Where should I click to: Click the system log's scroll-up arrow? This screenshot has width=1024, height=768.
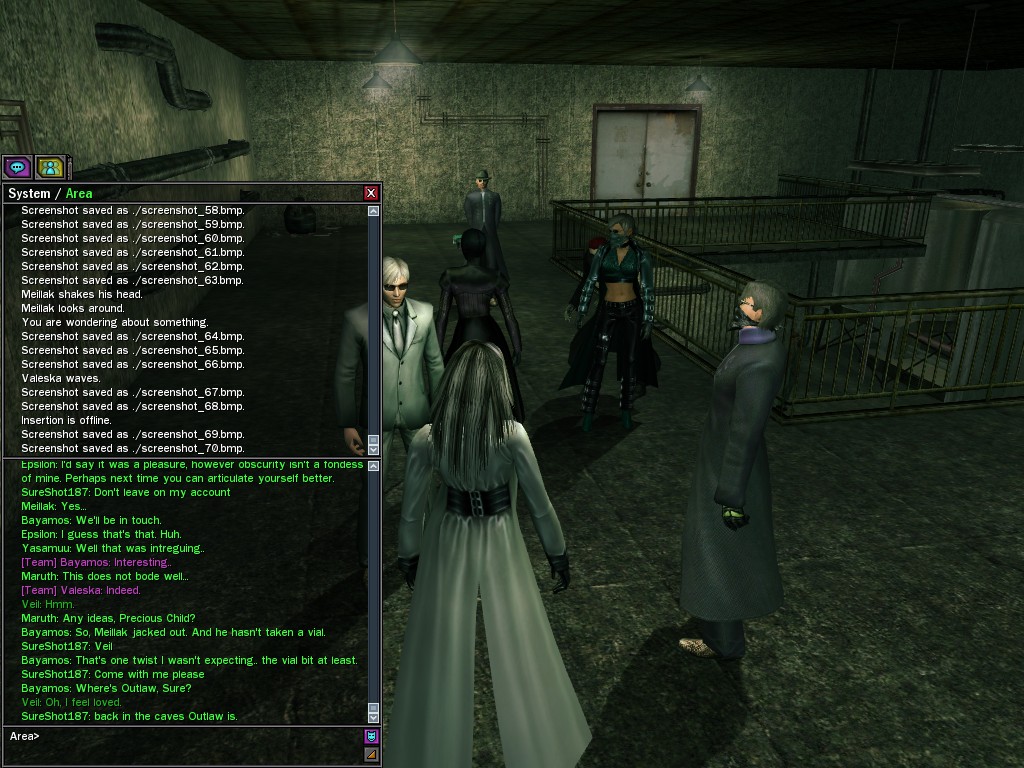click(x=374, y=211)
